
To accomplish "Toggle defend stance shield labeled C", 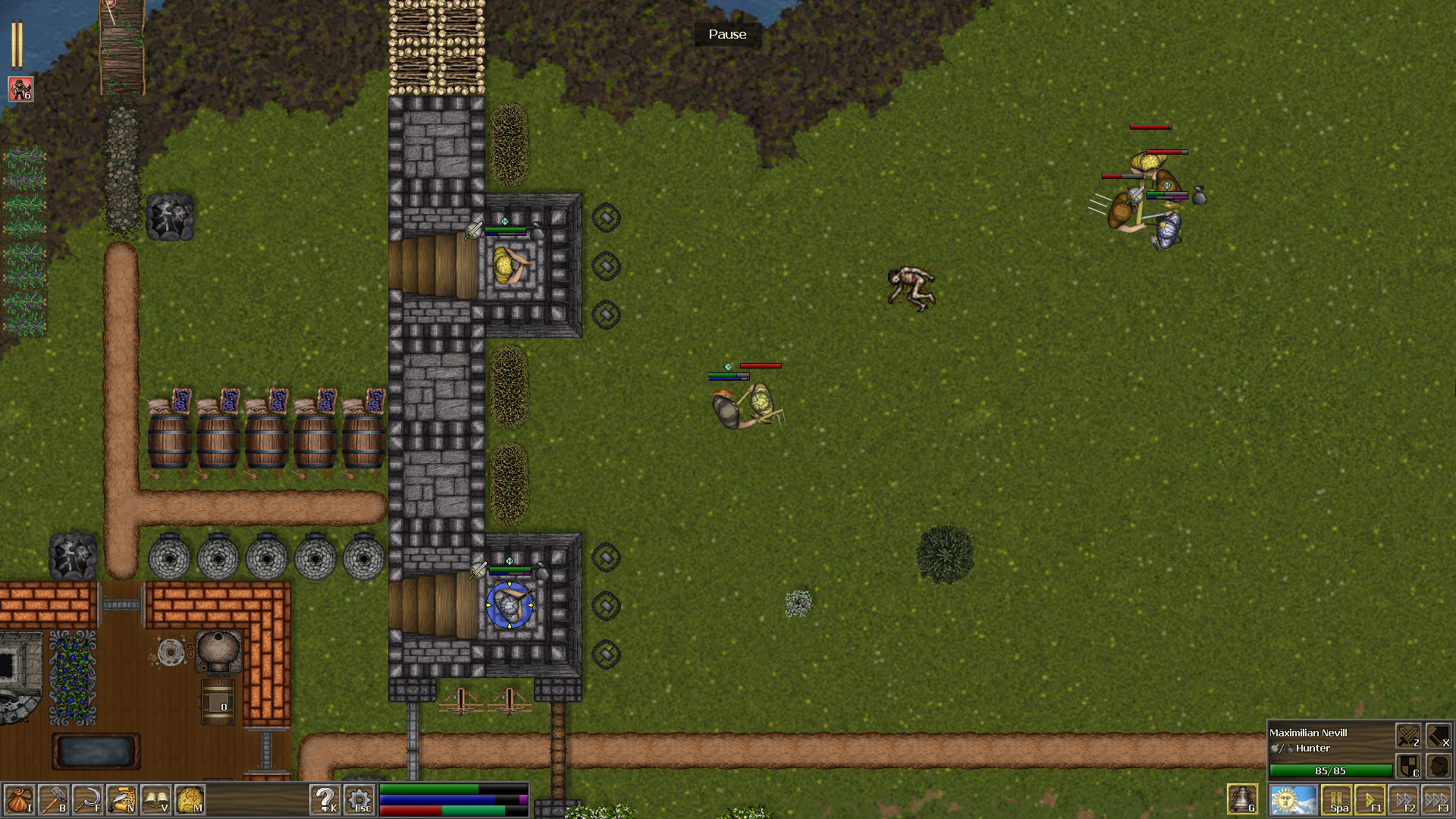I will point(1408,767).
